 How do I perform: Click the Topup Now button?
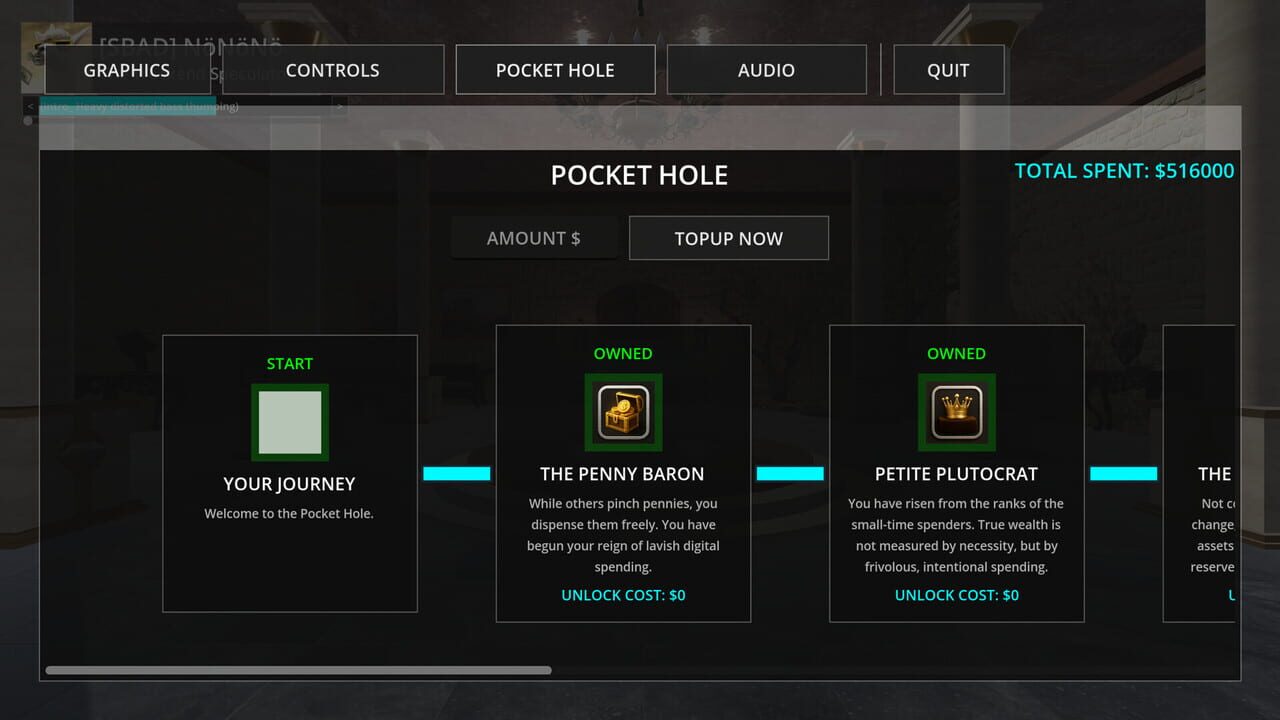pyautogui.click(x=728, y=238)
